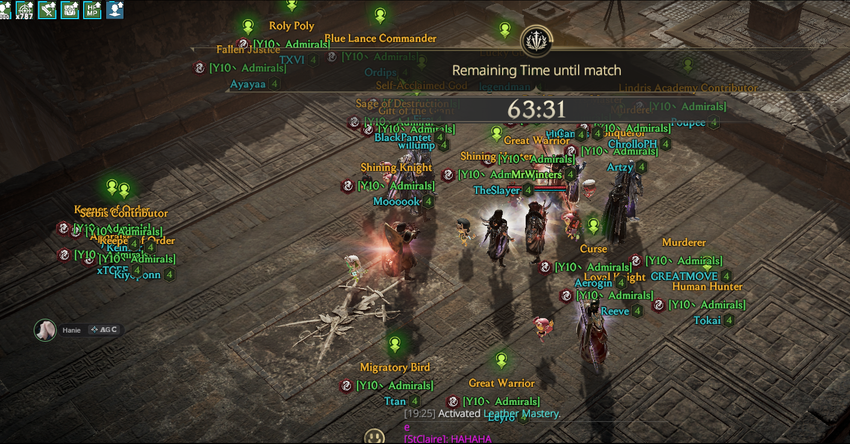Screen dimensions: 850x444
Task: Open the smiley emoji button in chat
Action: 374,436
